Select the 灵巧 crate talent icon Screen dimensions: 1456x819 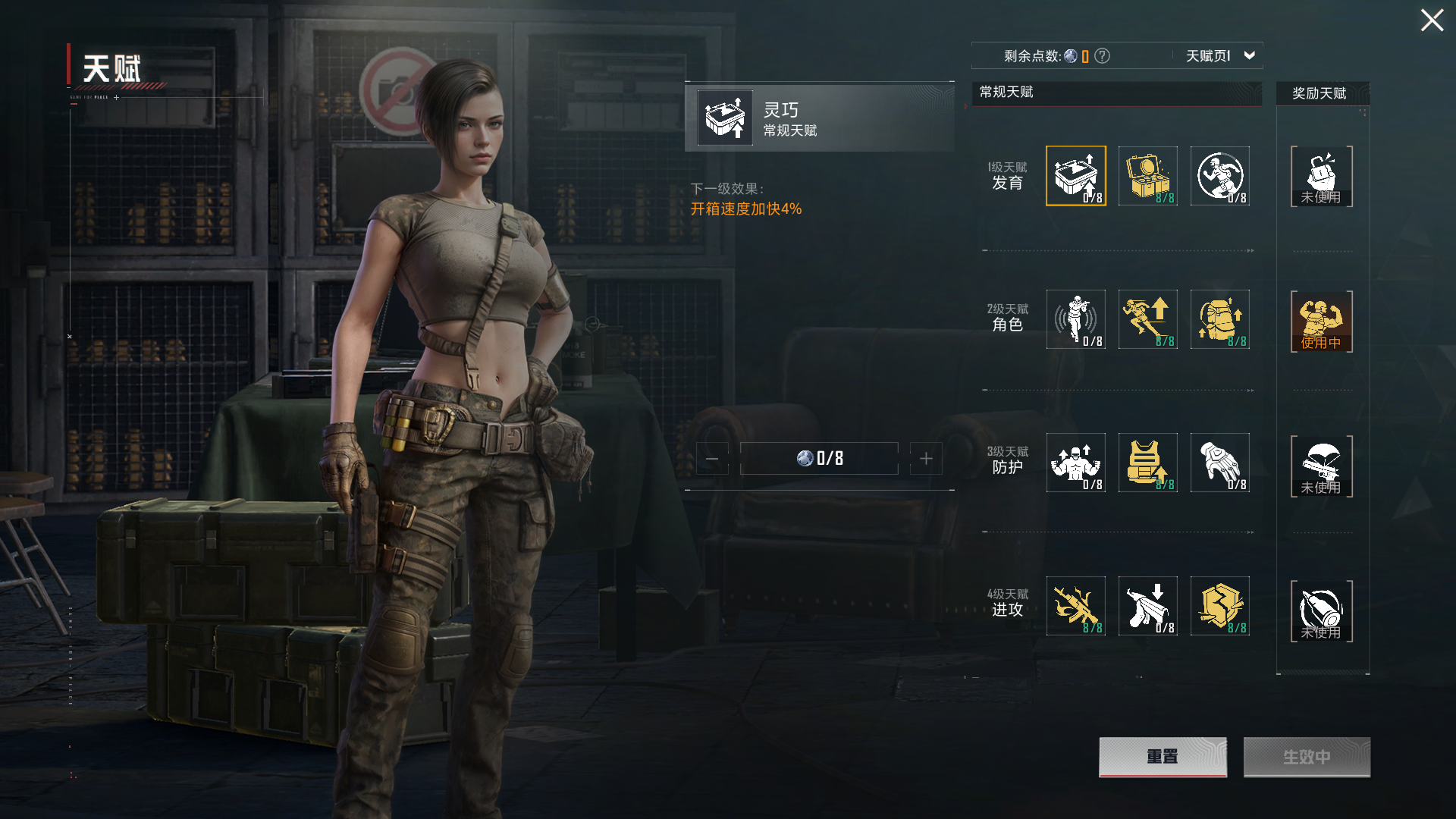1075,176
